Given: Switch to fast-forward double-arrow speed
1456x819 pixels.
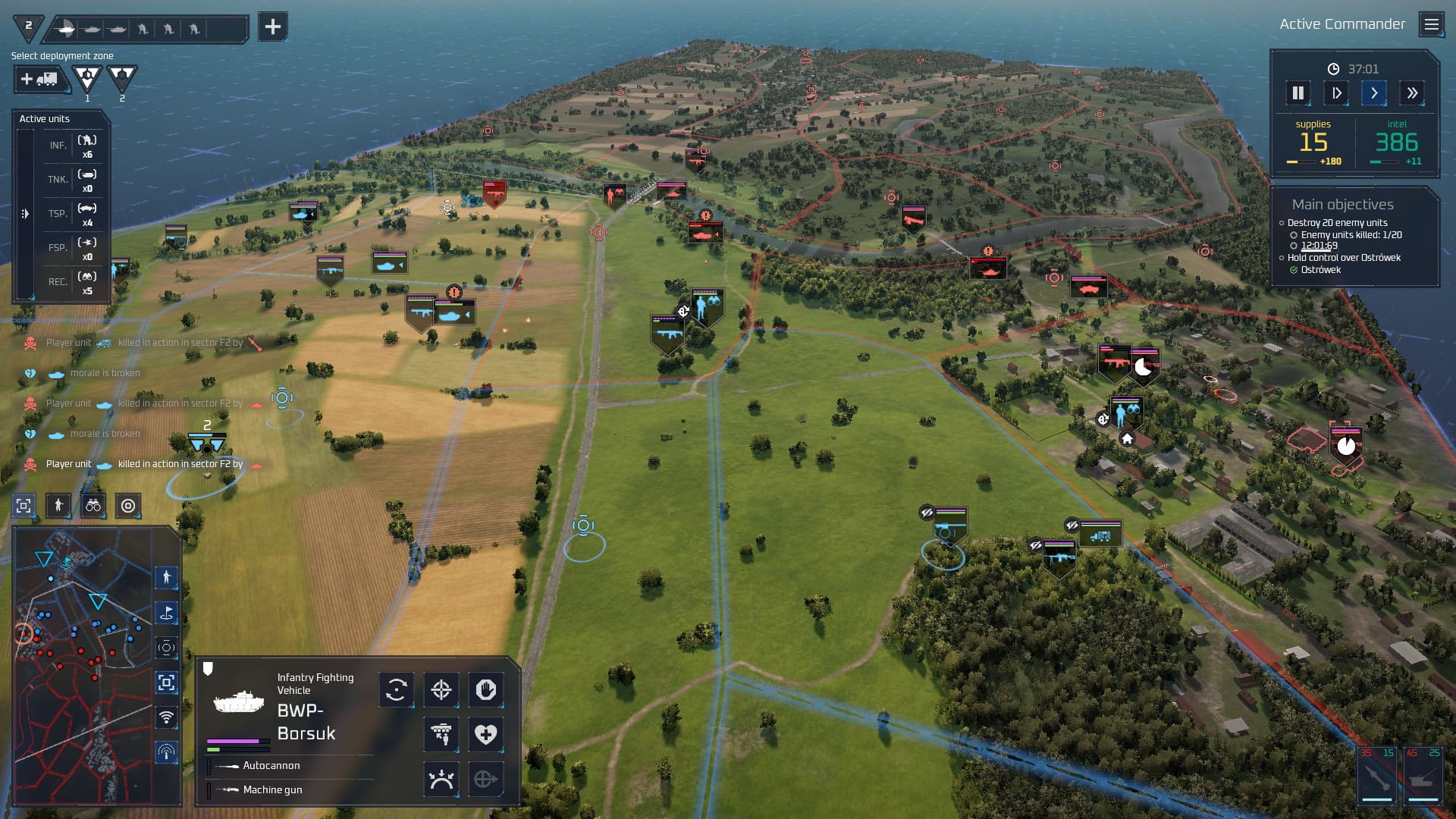Looking at the screenshot, I should [1411, 93].
